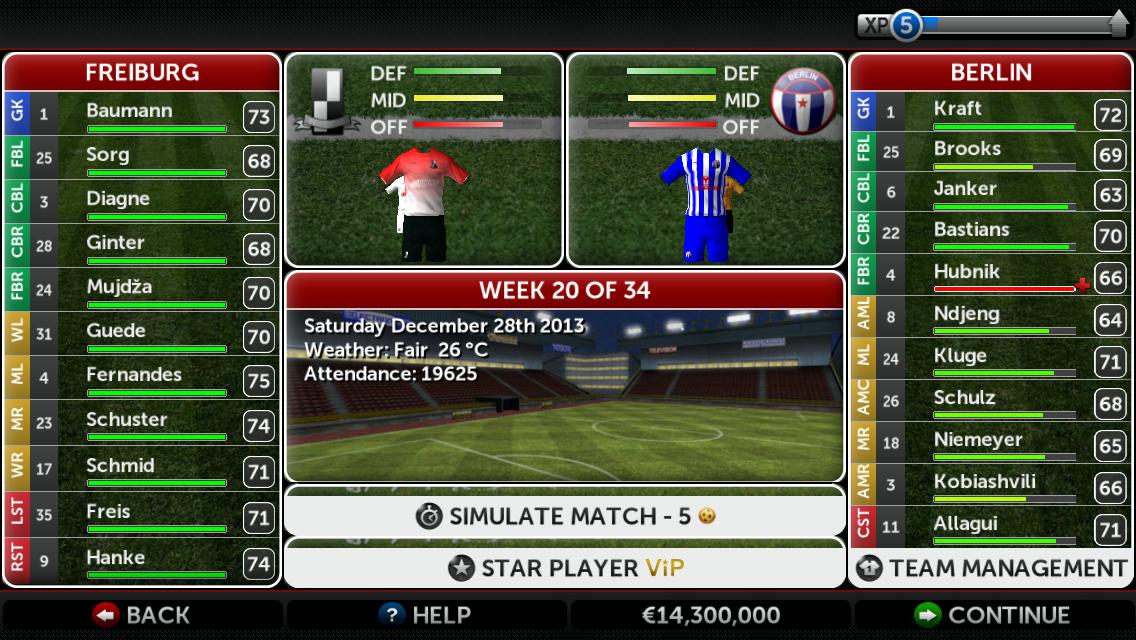Select Kluge in the Berlin squad
The width and height of the screenshot is (1136, 640).
tap(990, 359)
